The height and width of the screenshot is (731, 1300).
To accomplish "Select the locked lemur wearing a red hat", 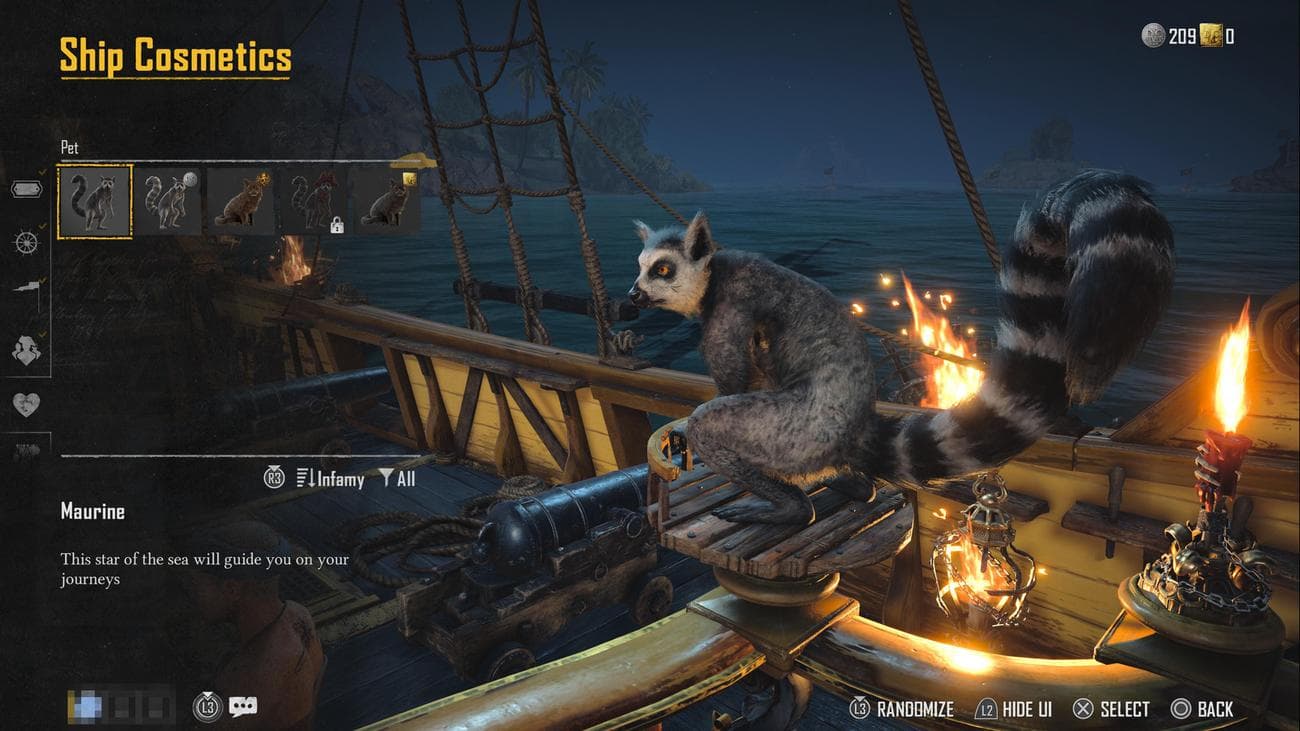I will pyautogui.click(x=314, y=201).
